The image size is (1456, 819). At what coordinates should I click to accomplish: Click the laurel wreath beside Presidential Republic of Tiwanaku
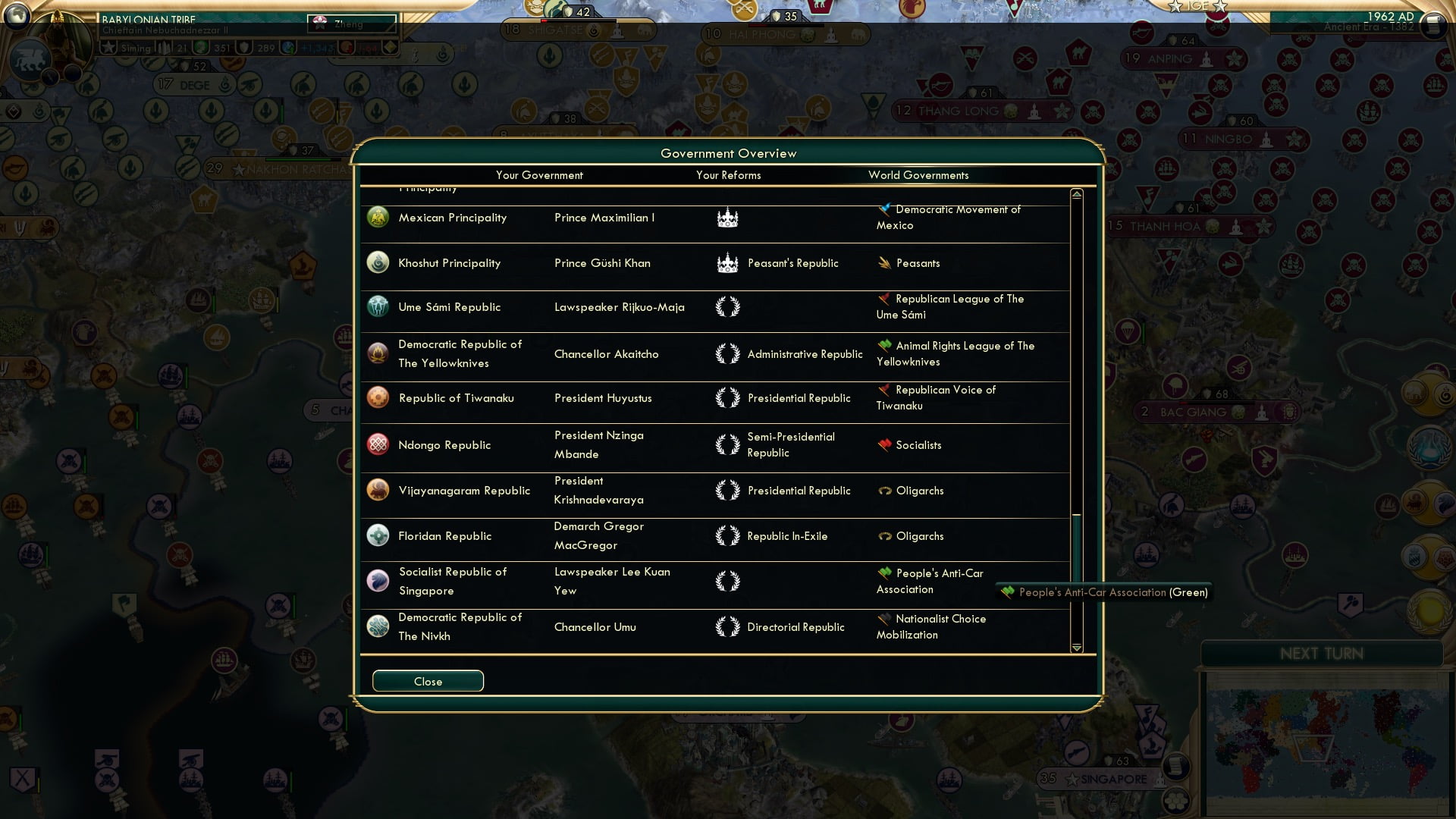pyautogui.click(x=727, y=398)
